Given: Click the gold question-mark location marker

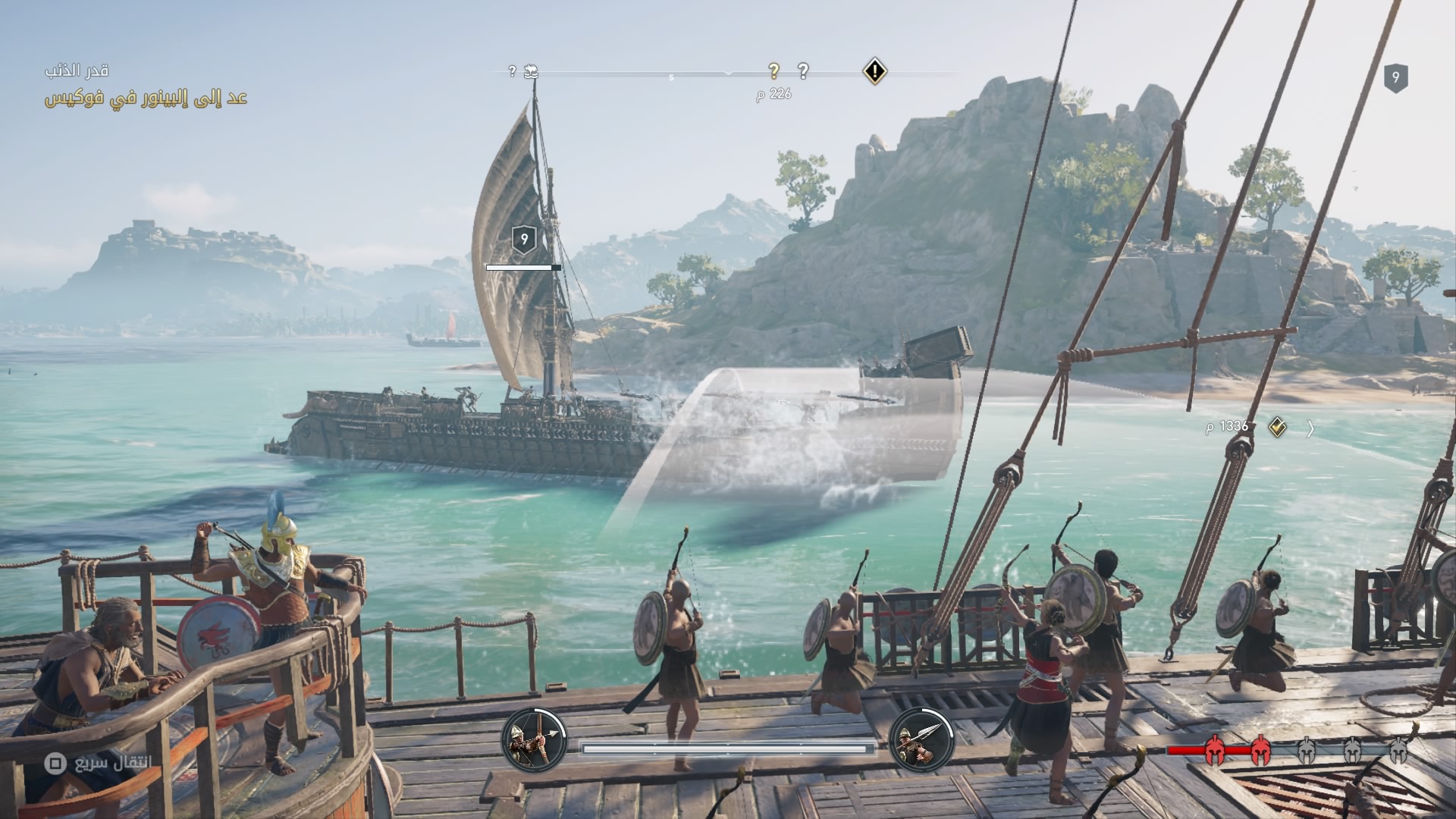Looking at the screenshot, I should coord(774,71).
